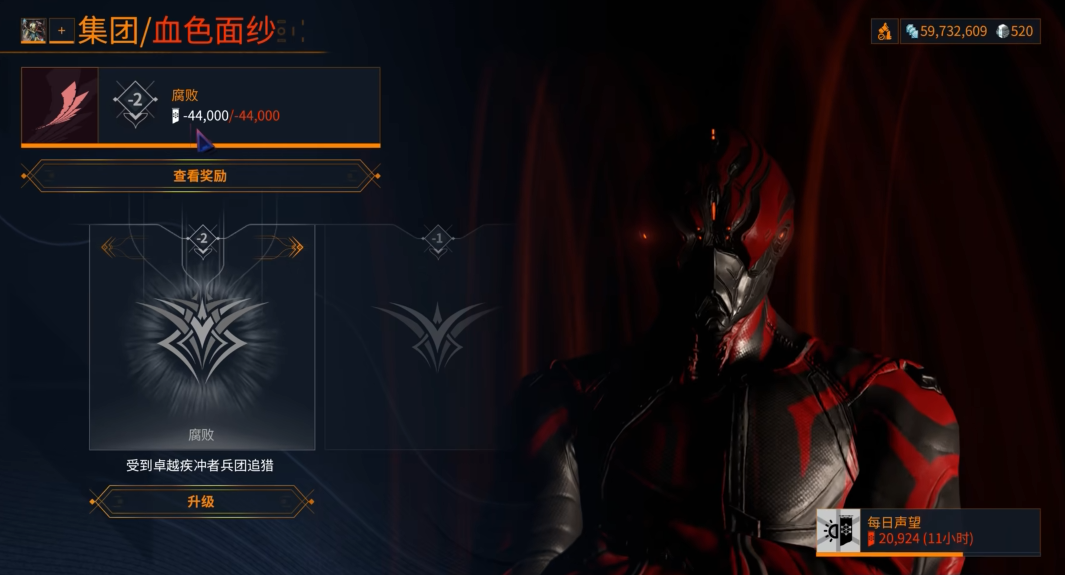The height and width of the screenshot is (575, 1065).
Task: Click the 查看奖励 button
Action: point(201,176)
